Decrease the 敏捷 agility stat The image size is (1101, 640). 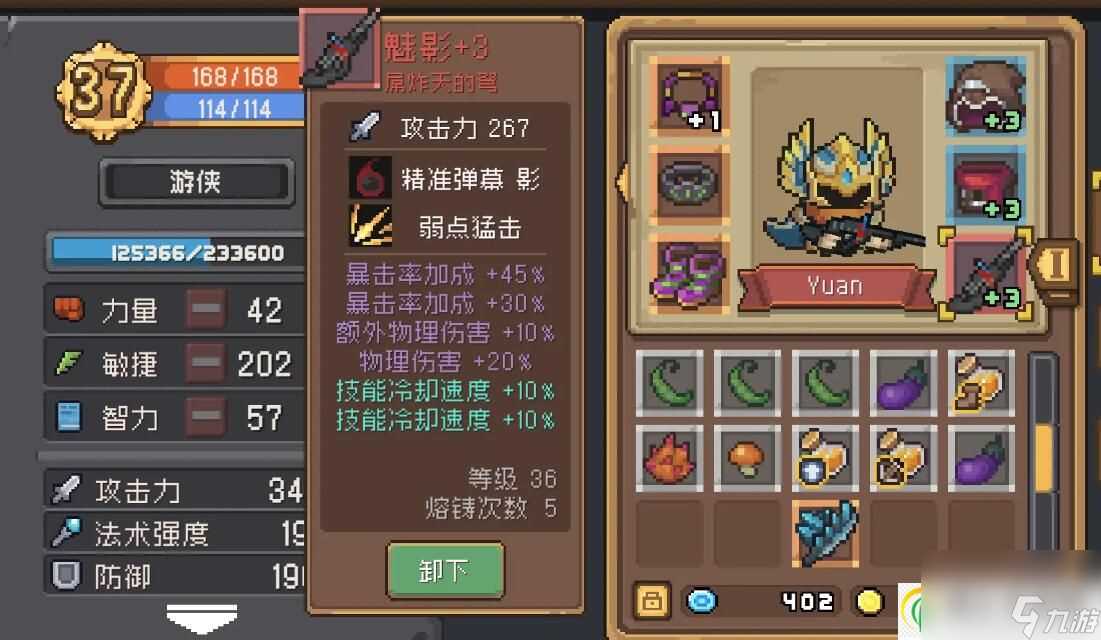tap(206, 364)
